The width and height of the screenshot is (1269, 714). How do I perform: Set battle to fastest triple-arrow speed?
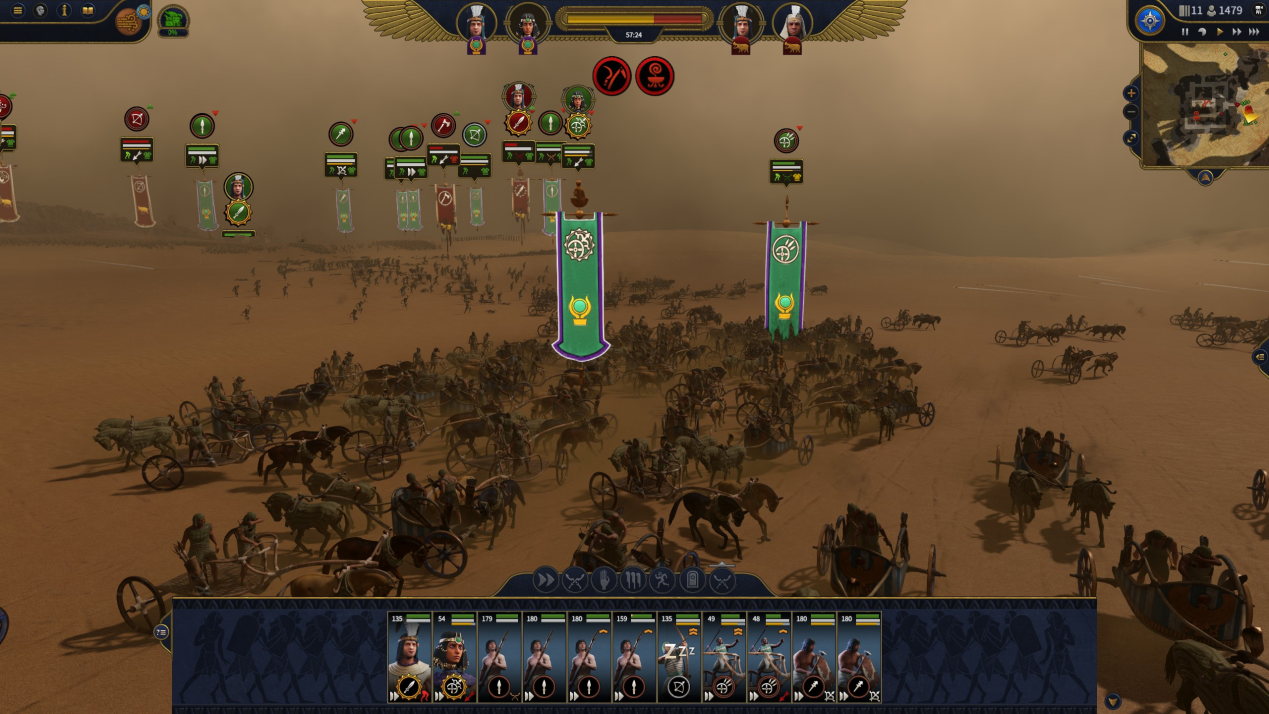coord(1254,32)
